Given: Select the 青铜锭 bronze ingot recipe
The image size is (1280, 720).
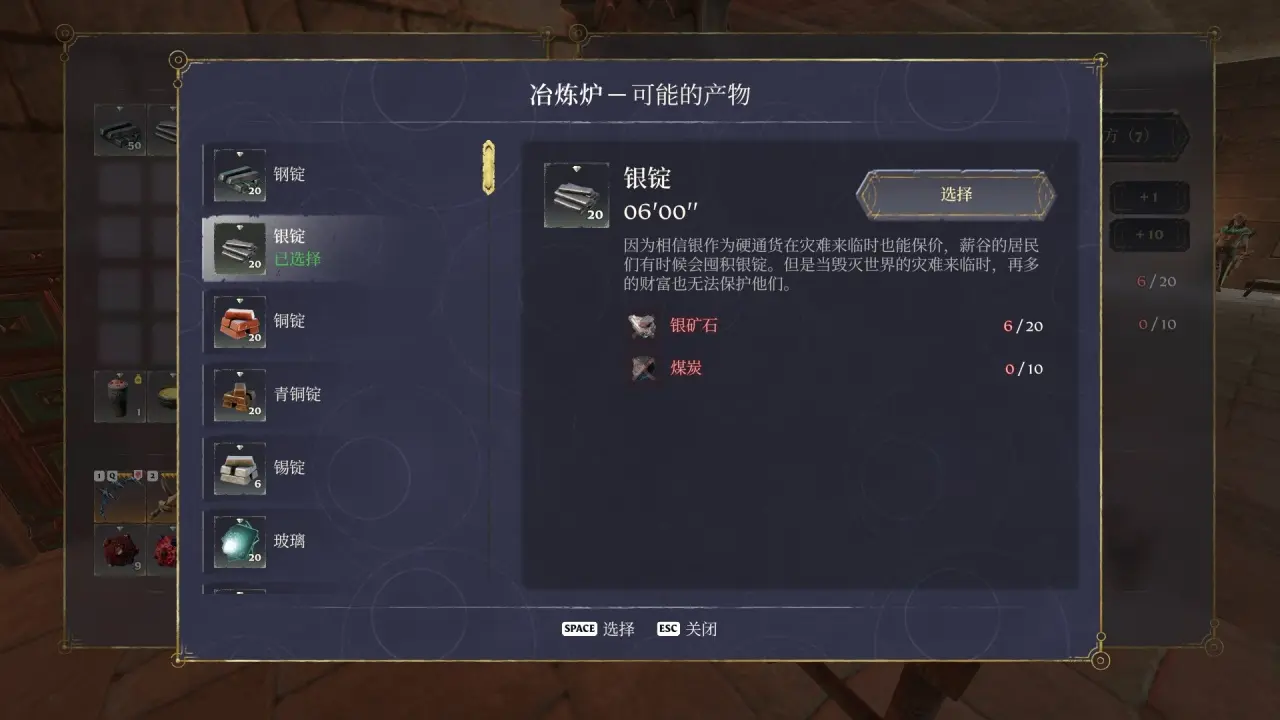Looking at the screenshot, I should click(296, 394).
